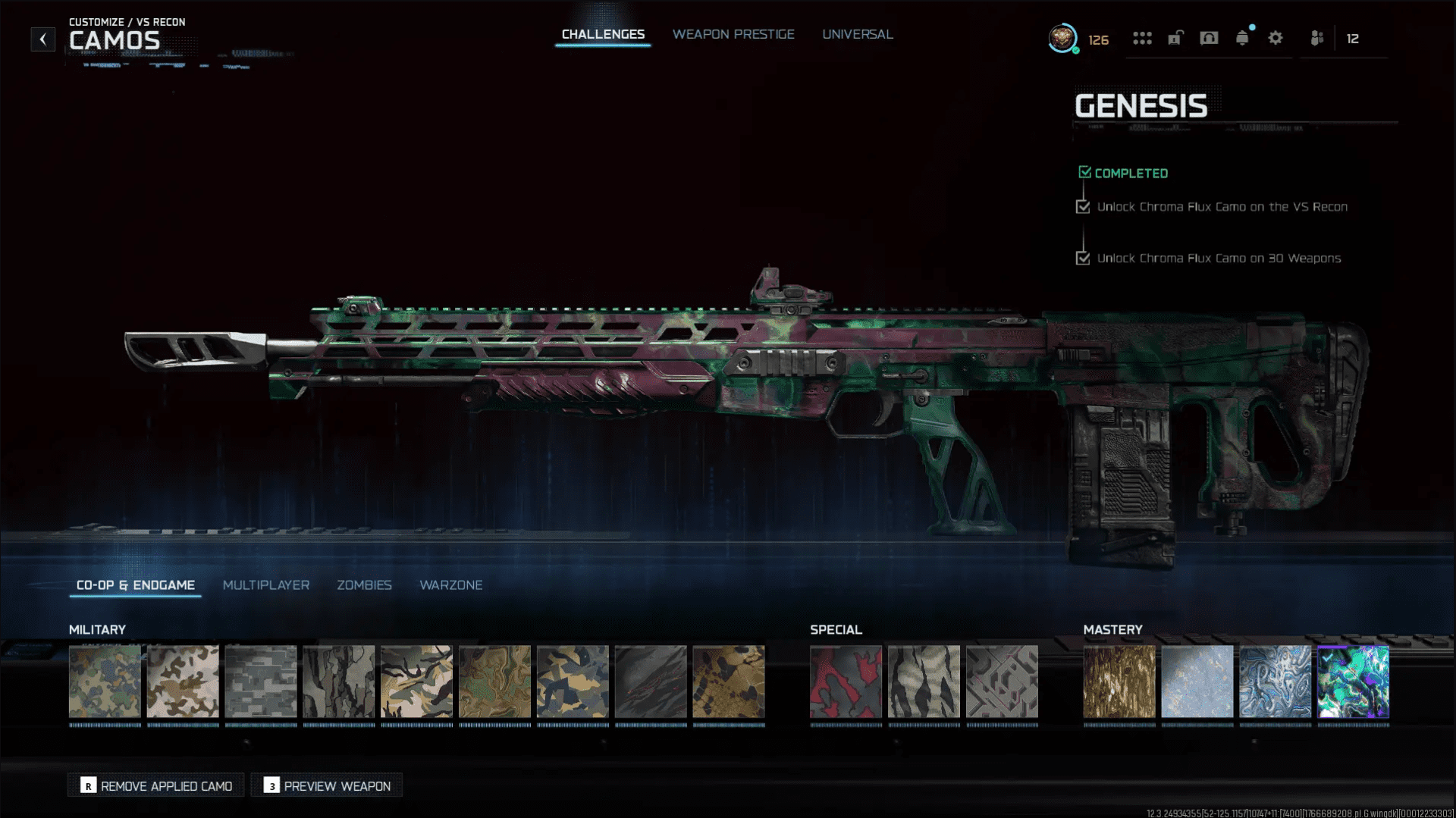
Task: Go back using the arrow button
Action: pos(43,39)
